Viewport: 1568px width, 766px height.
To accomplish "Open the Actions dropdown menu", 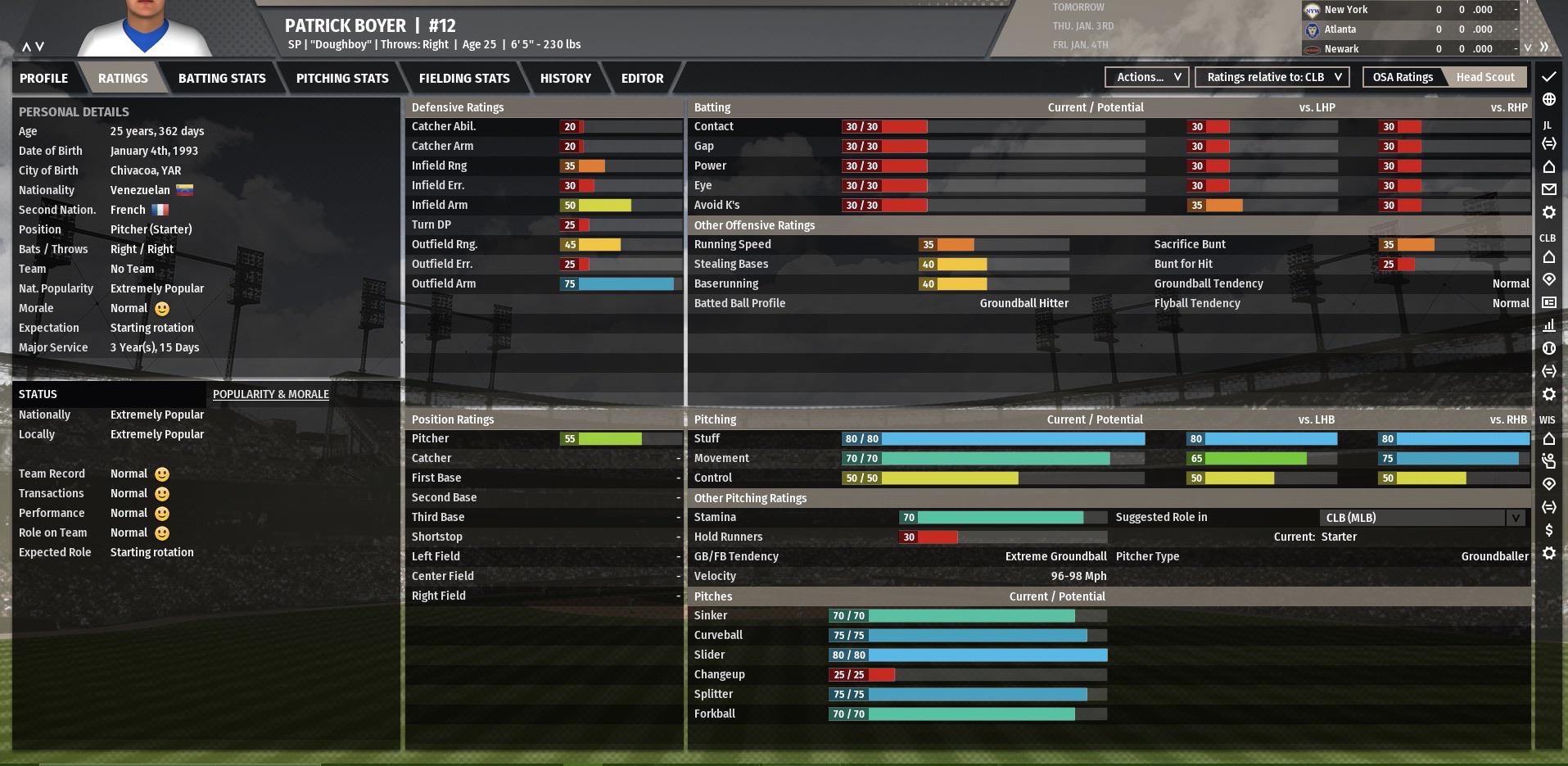I will [x=1145, y=77].
